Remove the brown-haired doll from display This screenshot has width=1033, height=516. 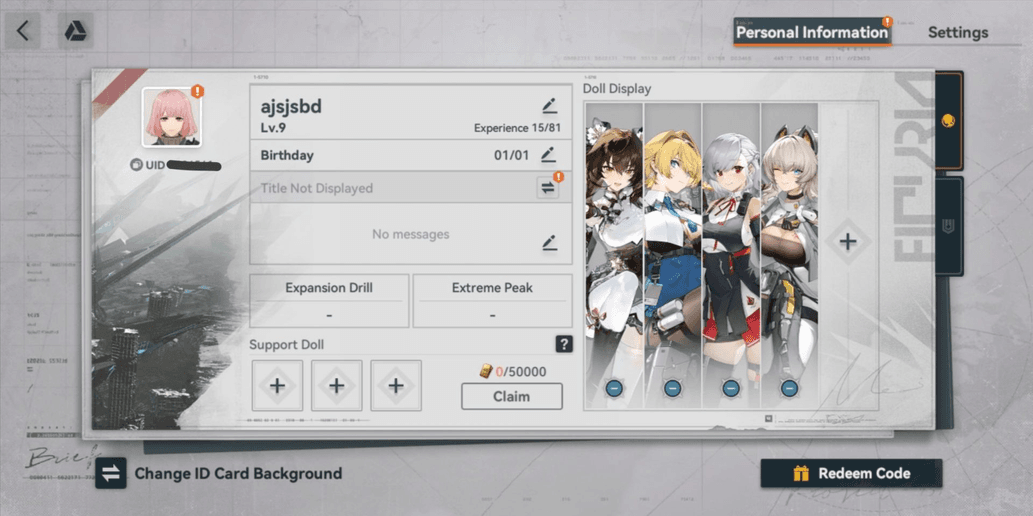tap(614, 388)
